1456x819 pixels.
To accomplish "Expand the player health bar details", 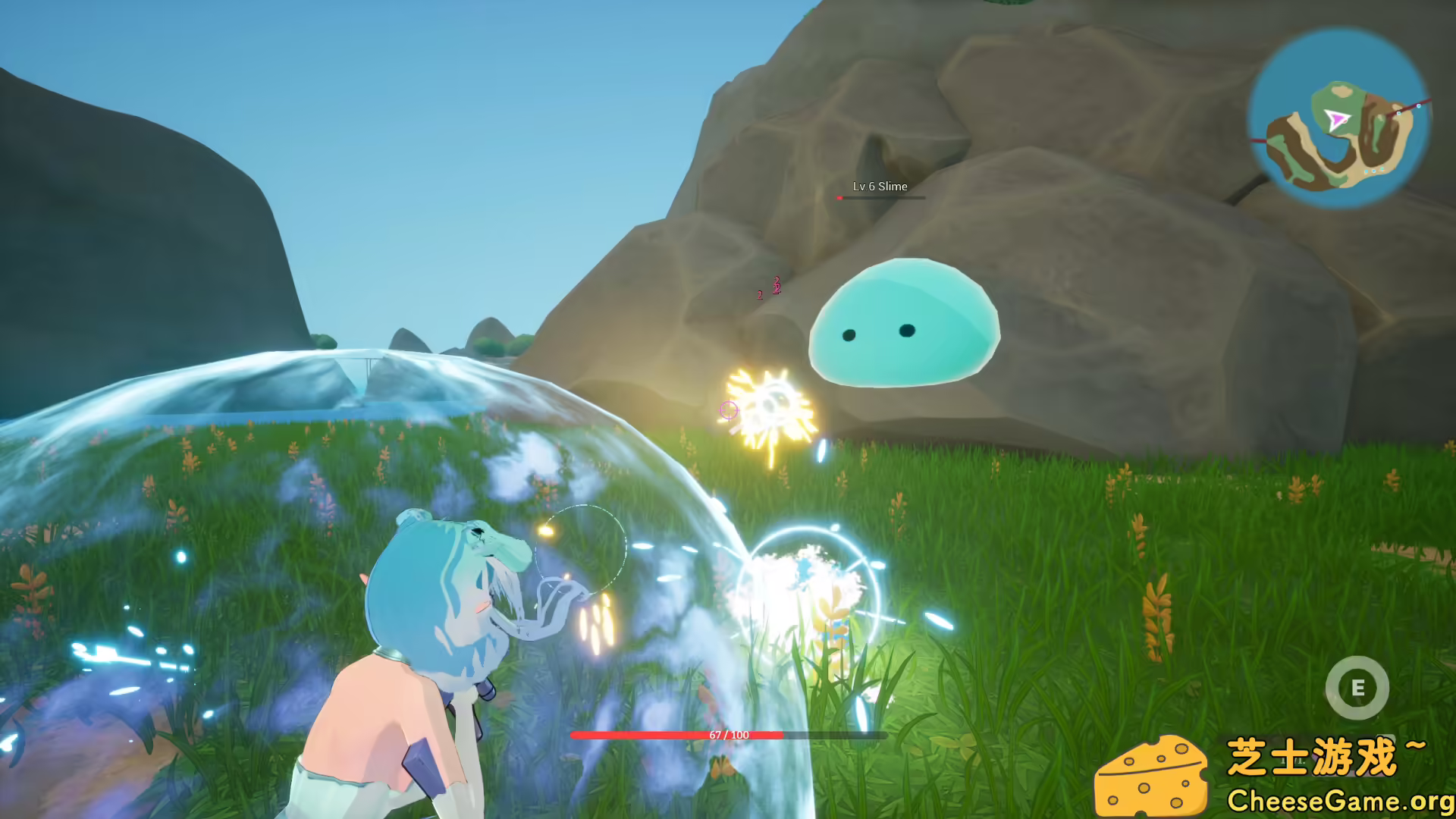I will pyautogui.click(x=728, y=734).
